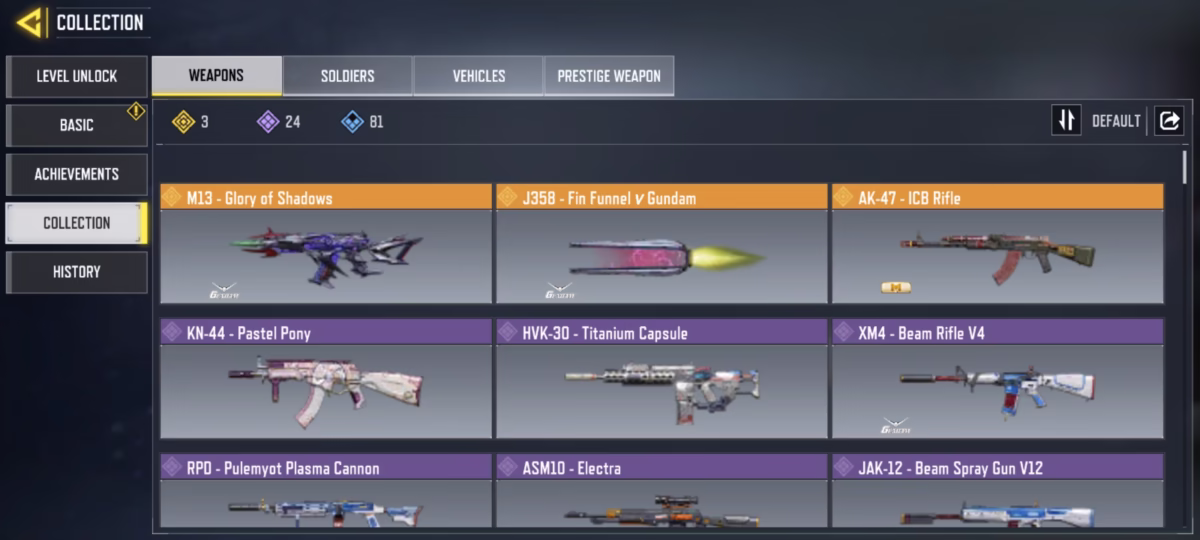Select the Collection side menu entry
Image resolution: width=1200 pixels, height=540 pixels.
[x=76, y=223]
